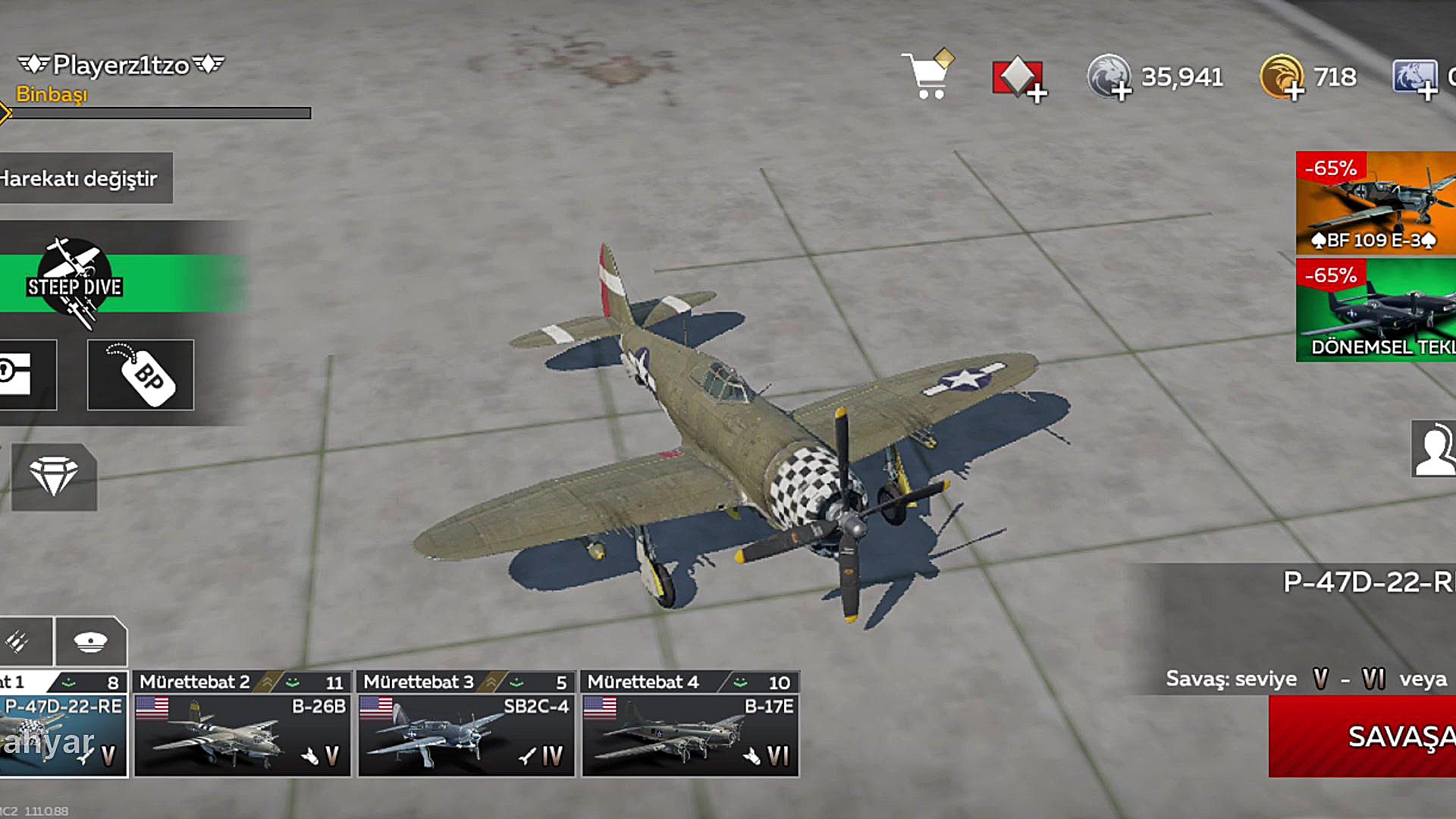Select the P-47D-22-RE crew slot
This screenshot has height=819, width=1456.
click(62, 724)
